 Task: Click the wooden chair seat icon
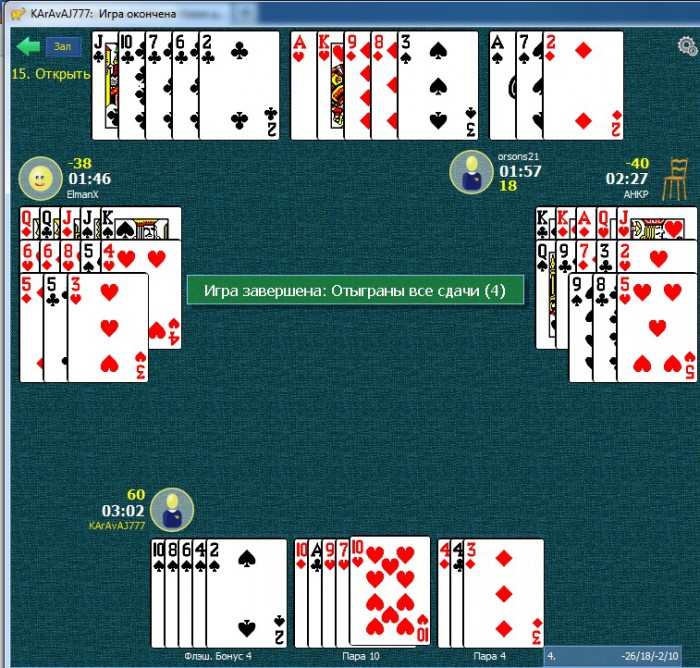point(676,173)
